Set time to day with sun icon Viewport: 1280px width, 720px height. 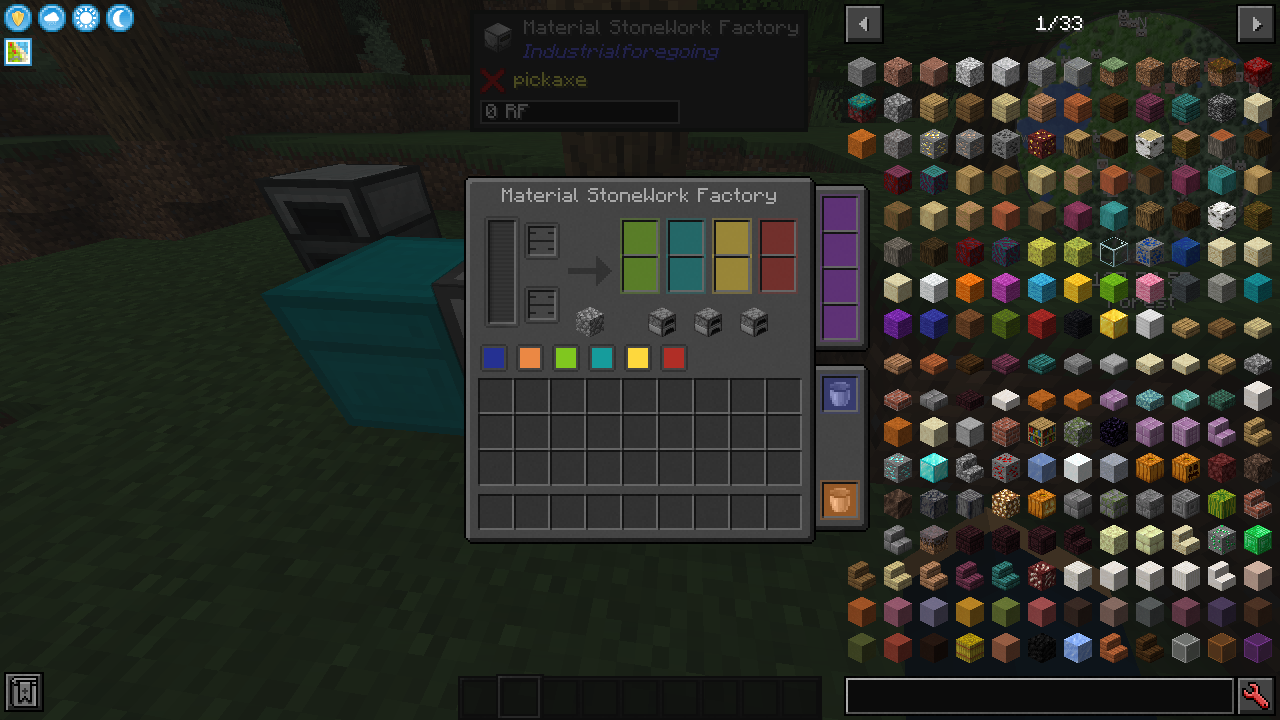[85, 17]
